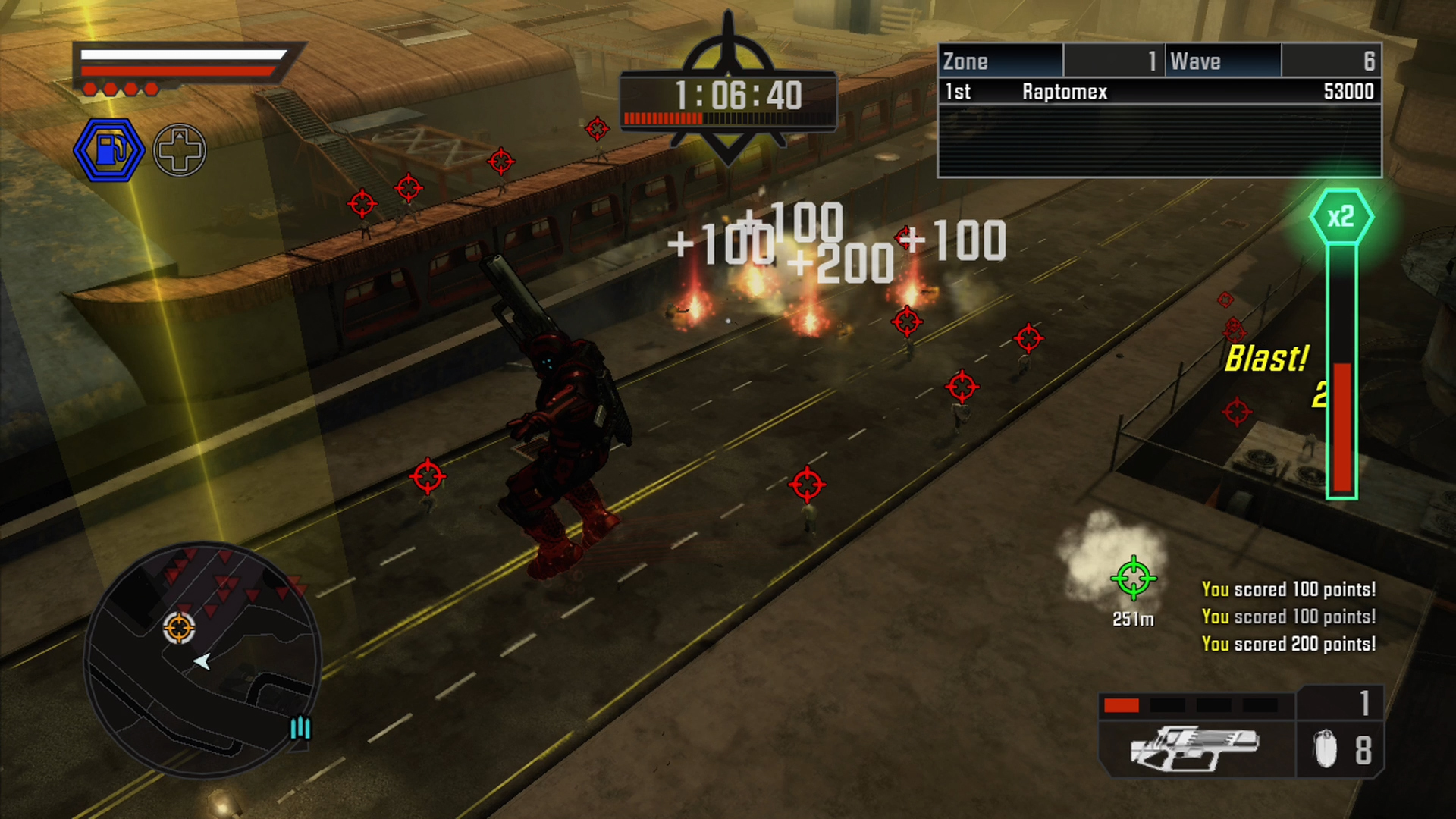The width and height of the screenshot is (1456, 819).
Task: Toggle the minimap zoom bars indicator
Action: click(x=300, y=730)
